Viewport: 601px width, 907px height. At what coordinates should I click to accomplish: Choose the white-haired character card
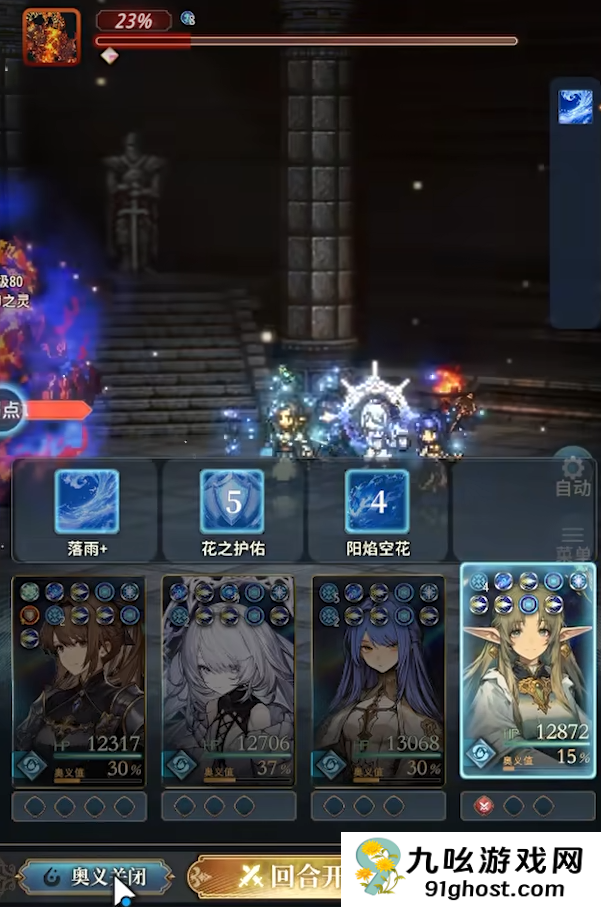229,682
